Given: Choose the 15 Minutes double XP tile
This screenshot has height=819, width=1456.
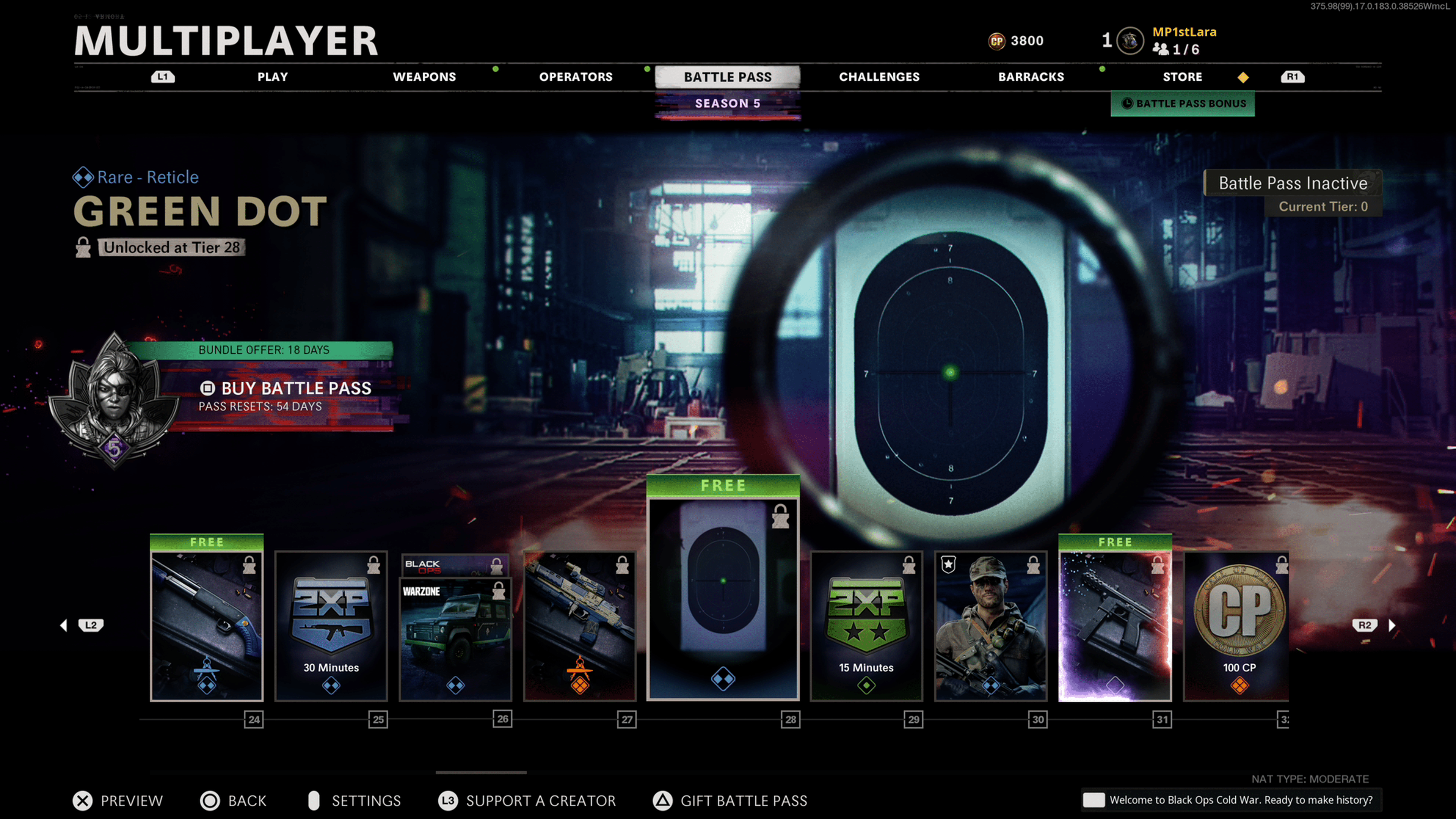Looking at the screenshot, I should point(866,626).
